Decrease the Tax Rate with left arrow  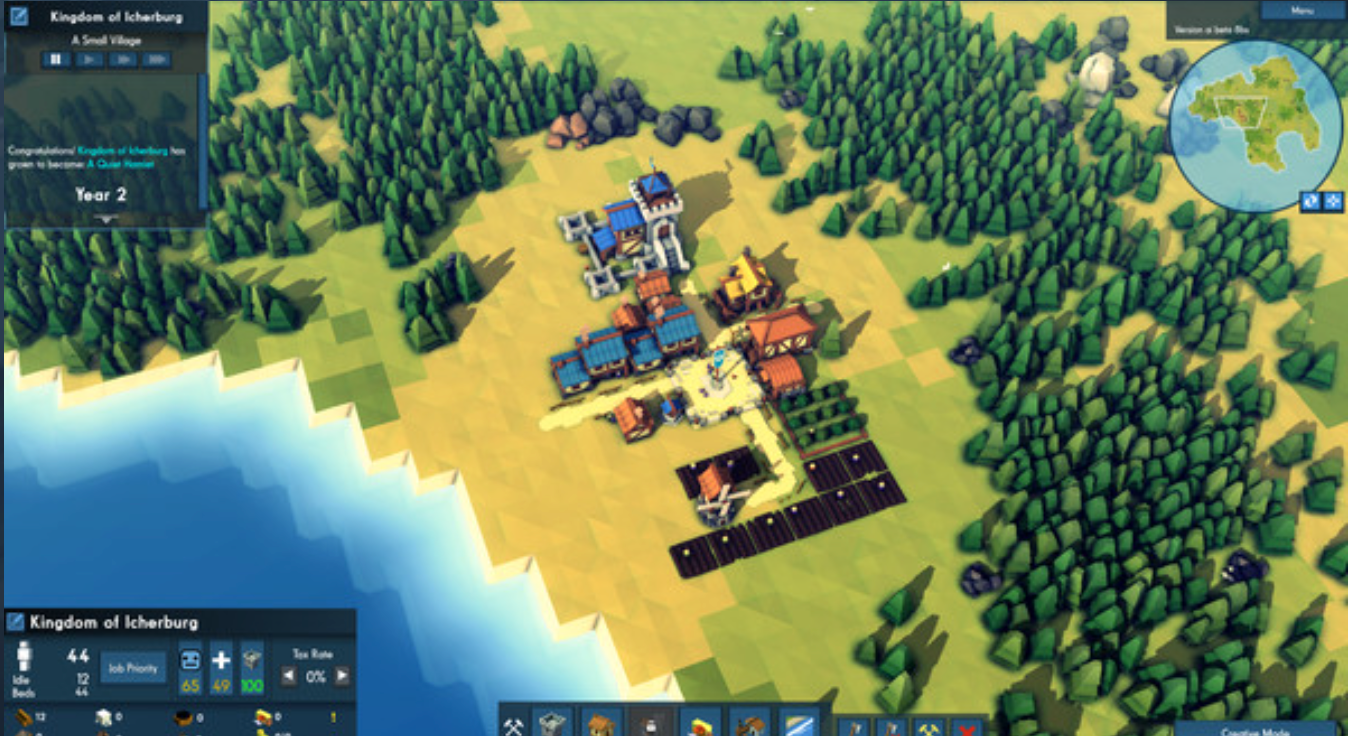(288, 677)
